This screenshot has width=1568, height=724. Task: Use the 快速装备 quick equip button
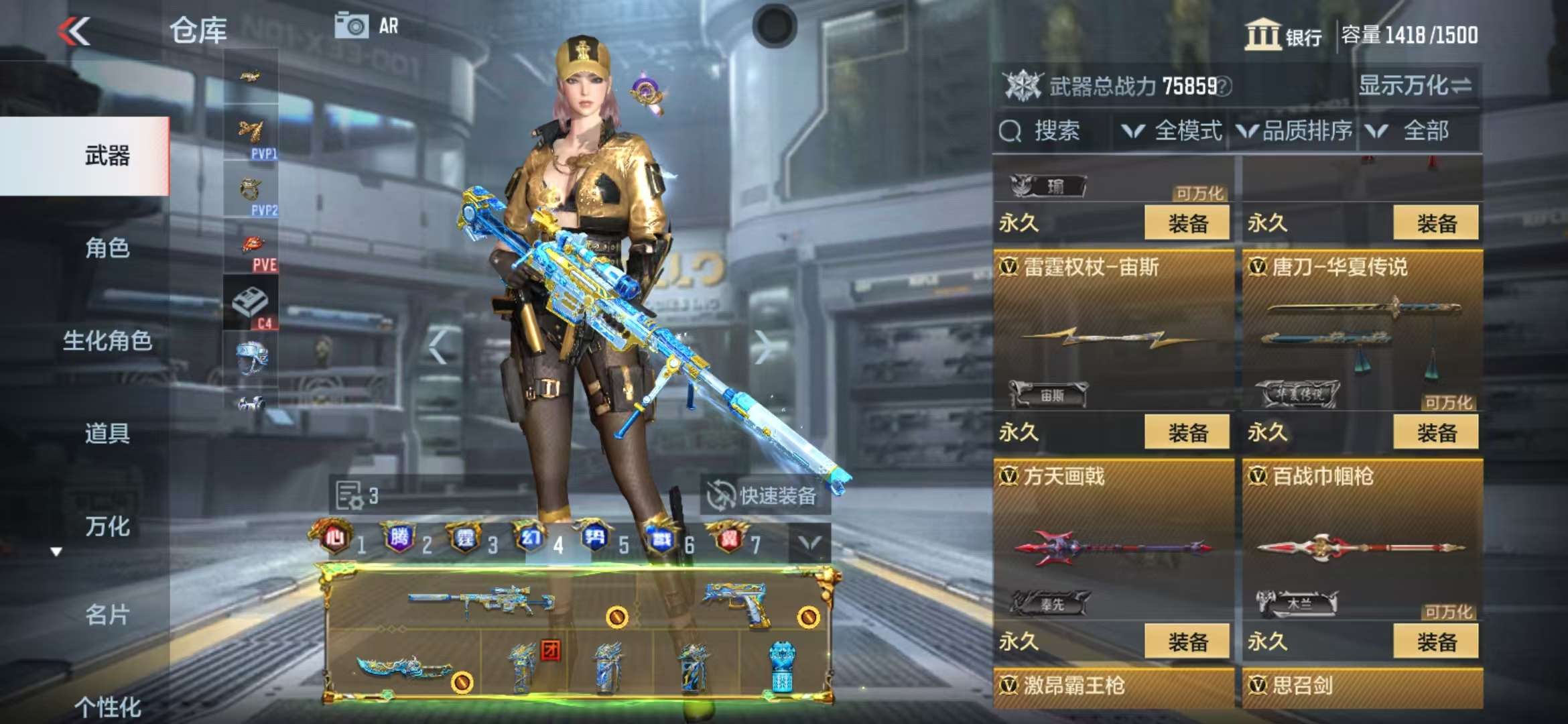click(x=765, y=496)
